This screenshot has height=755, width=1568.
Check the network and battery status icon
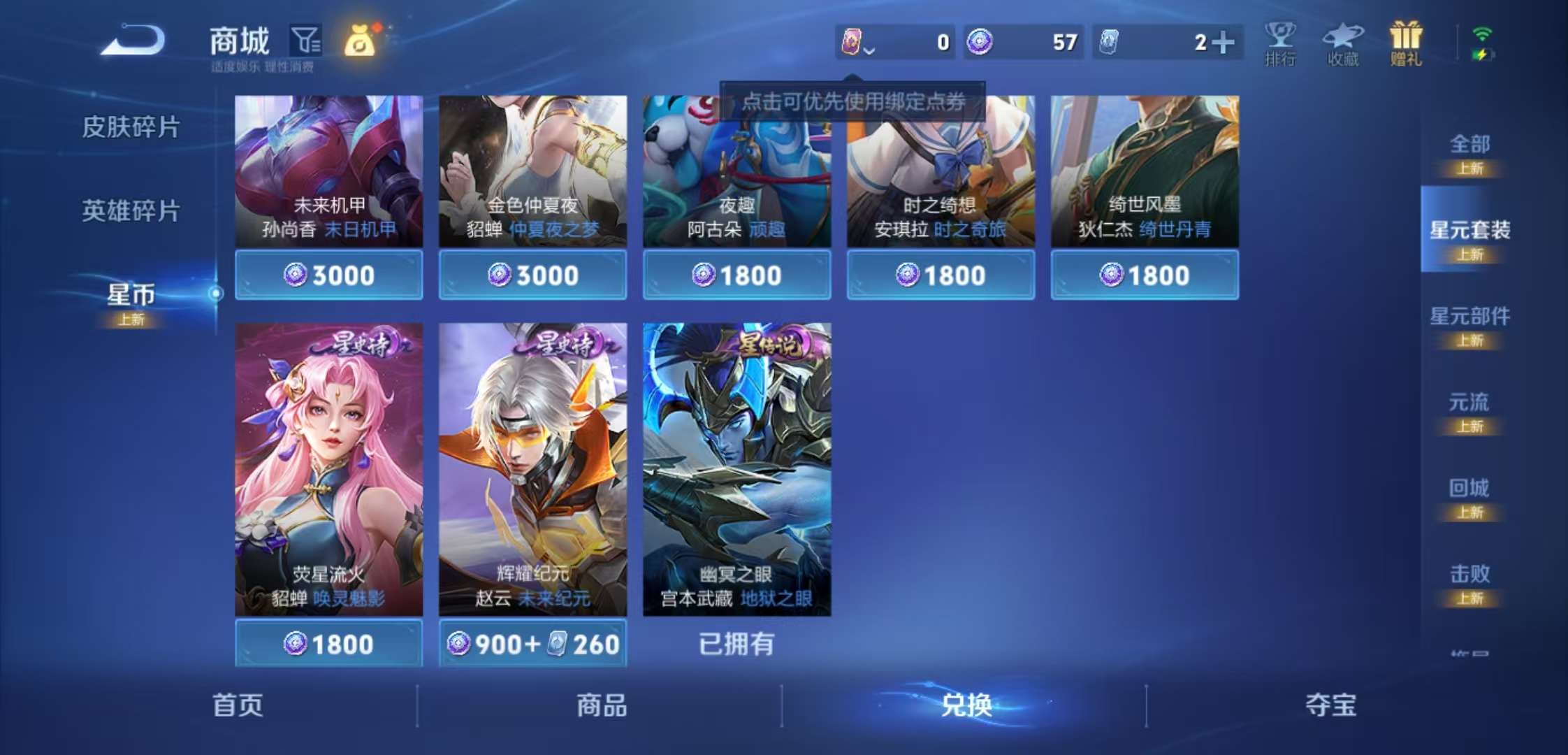click(x=1483, y=43)
